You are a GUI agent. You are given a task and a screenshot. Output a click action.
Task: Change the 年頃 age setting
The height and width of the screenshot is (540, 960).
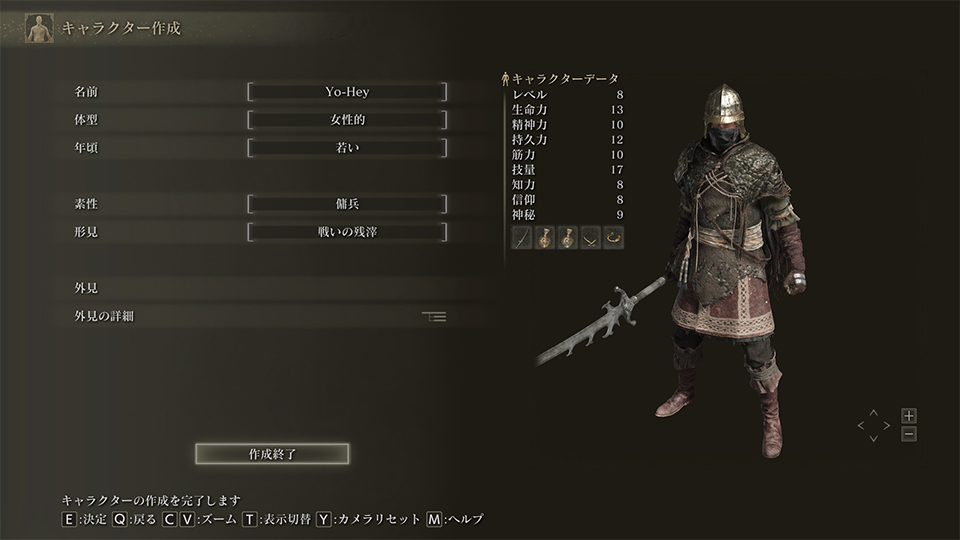[347, 148]
